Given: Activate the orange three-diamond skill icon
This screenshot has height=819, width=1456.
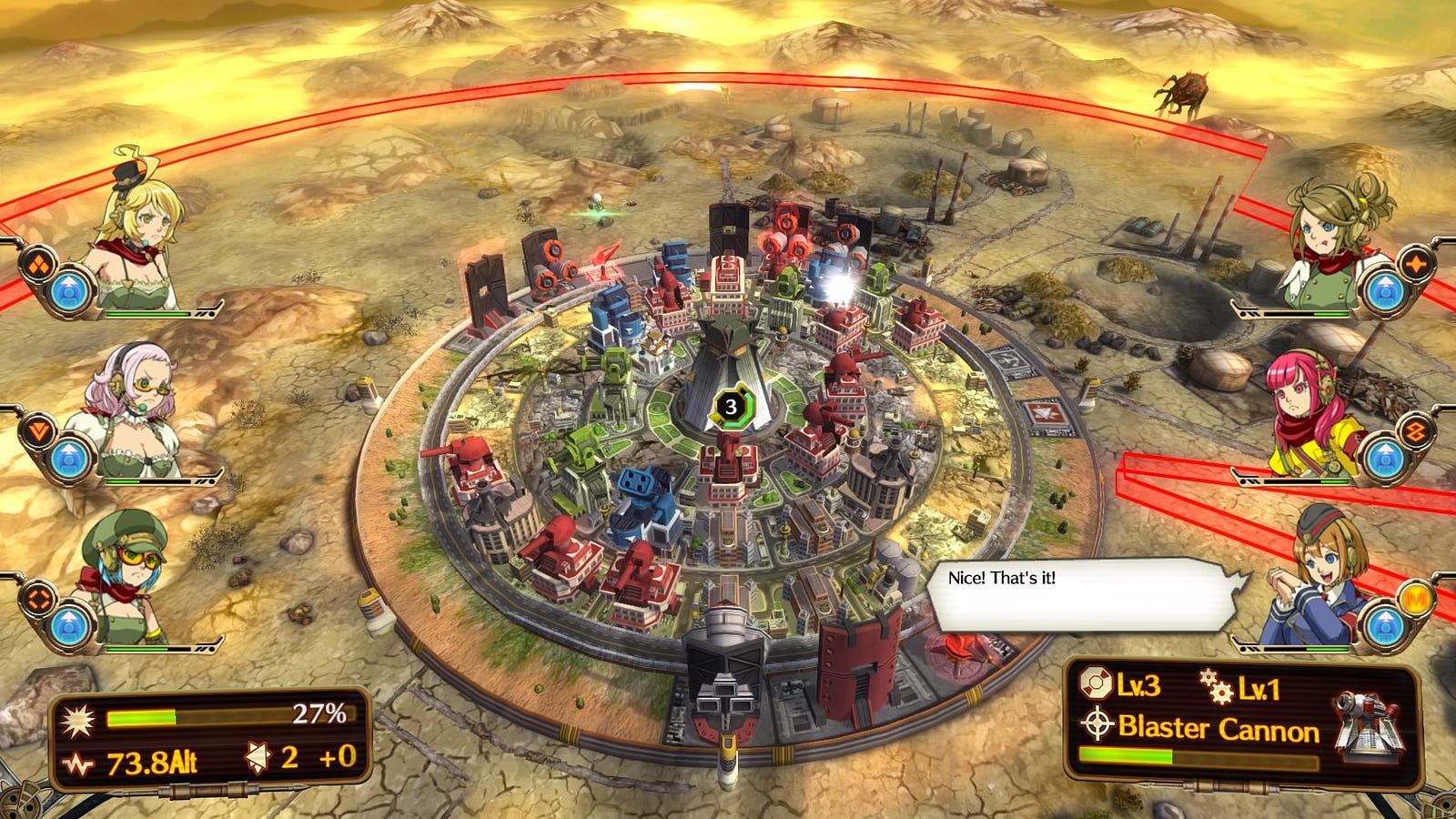Looking at the screenshot, I should tap(38, 264).
